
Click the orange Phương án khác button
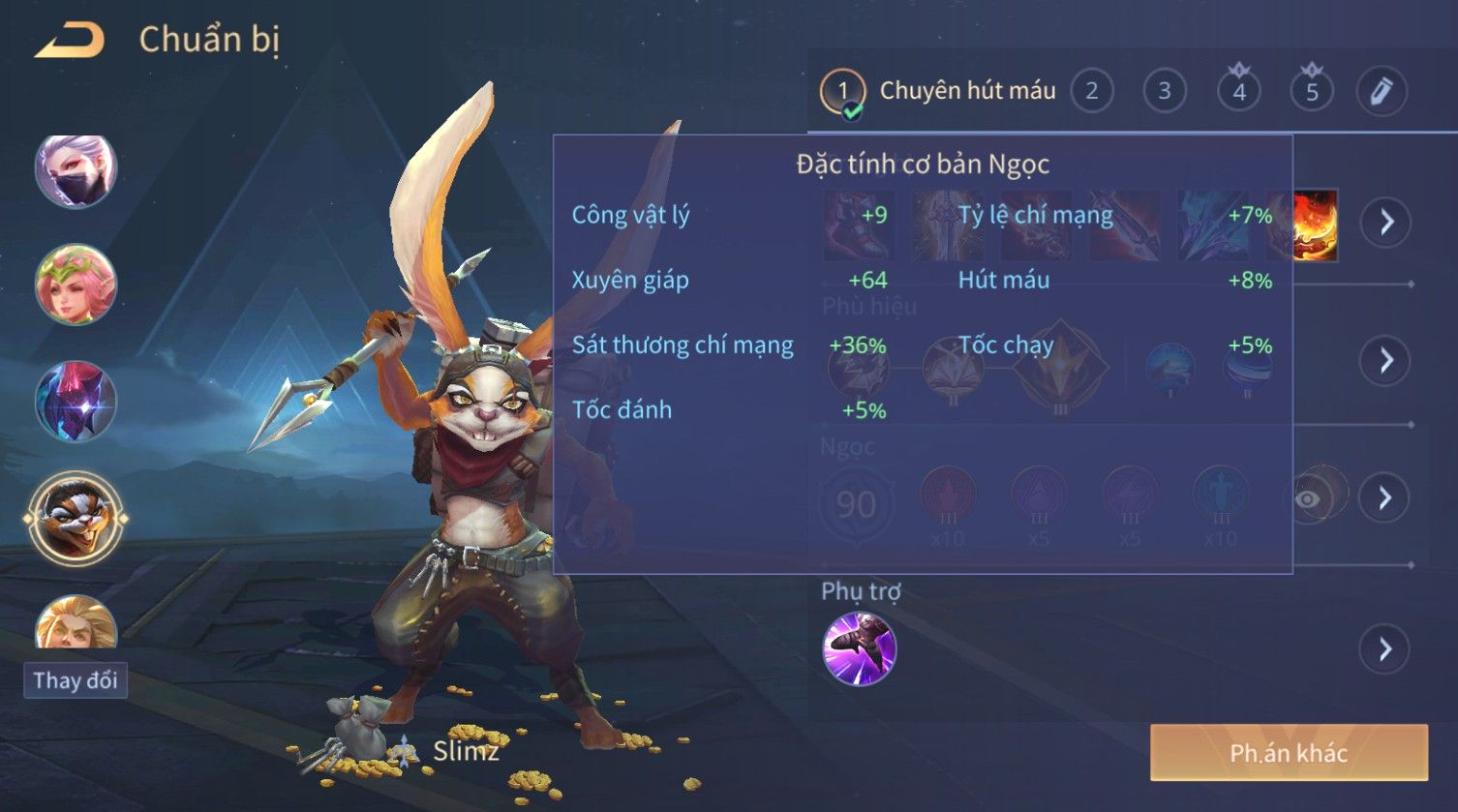[1289, 753]
